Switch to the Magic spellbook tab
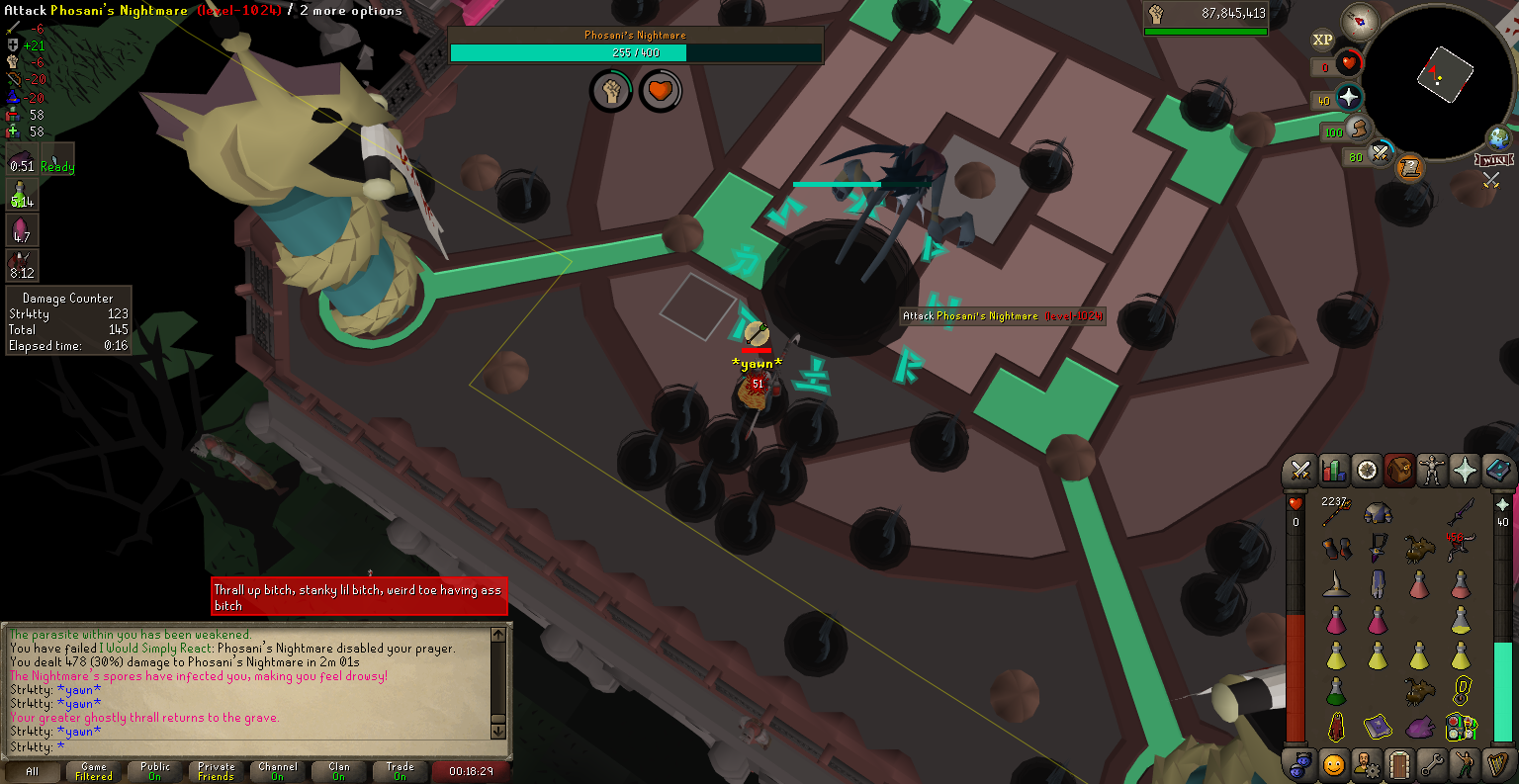 click(1496, 471)
